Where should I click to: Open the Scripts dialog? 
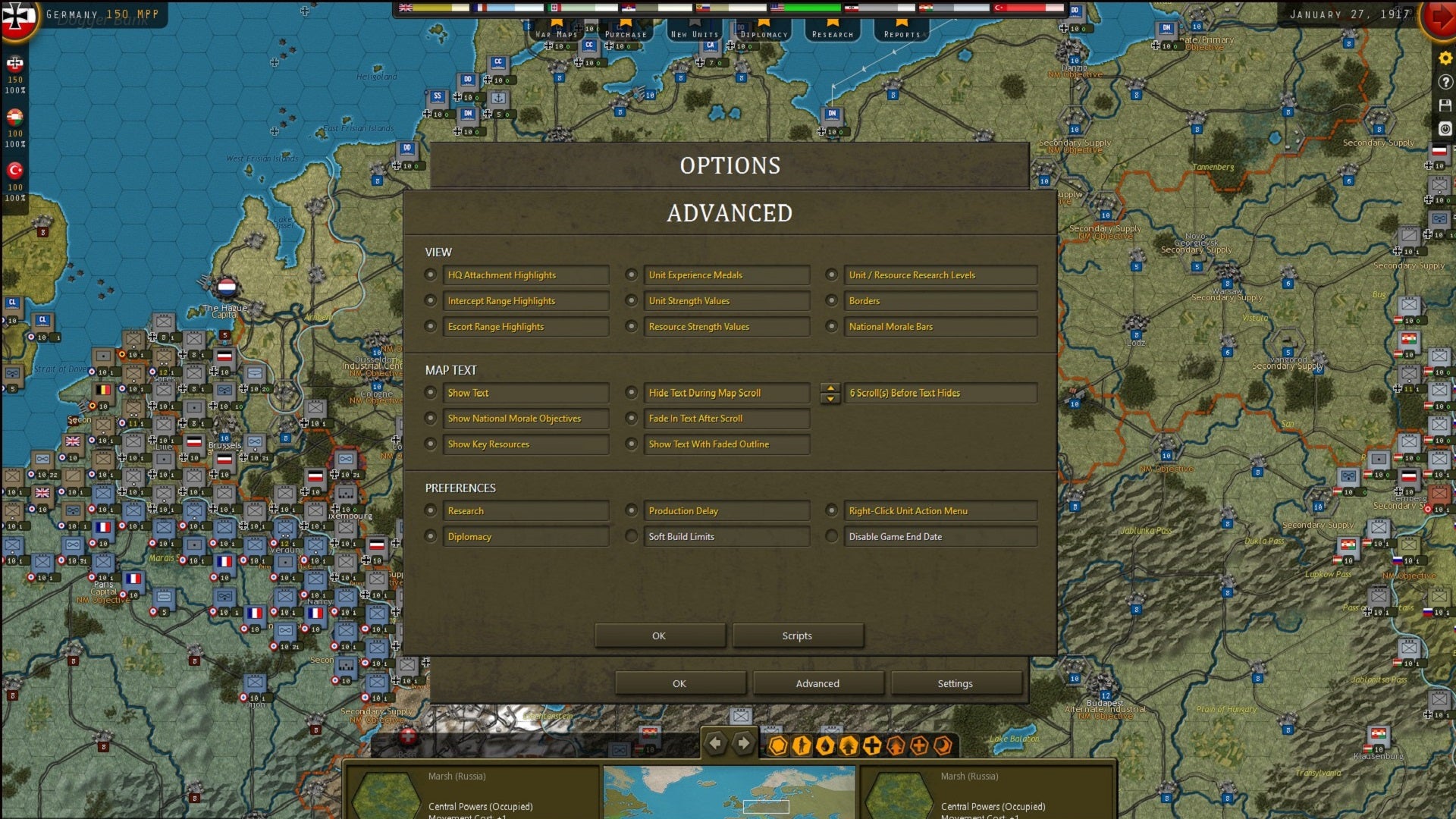(x=797, y=635)
